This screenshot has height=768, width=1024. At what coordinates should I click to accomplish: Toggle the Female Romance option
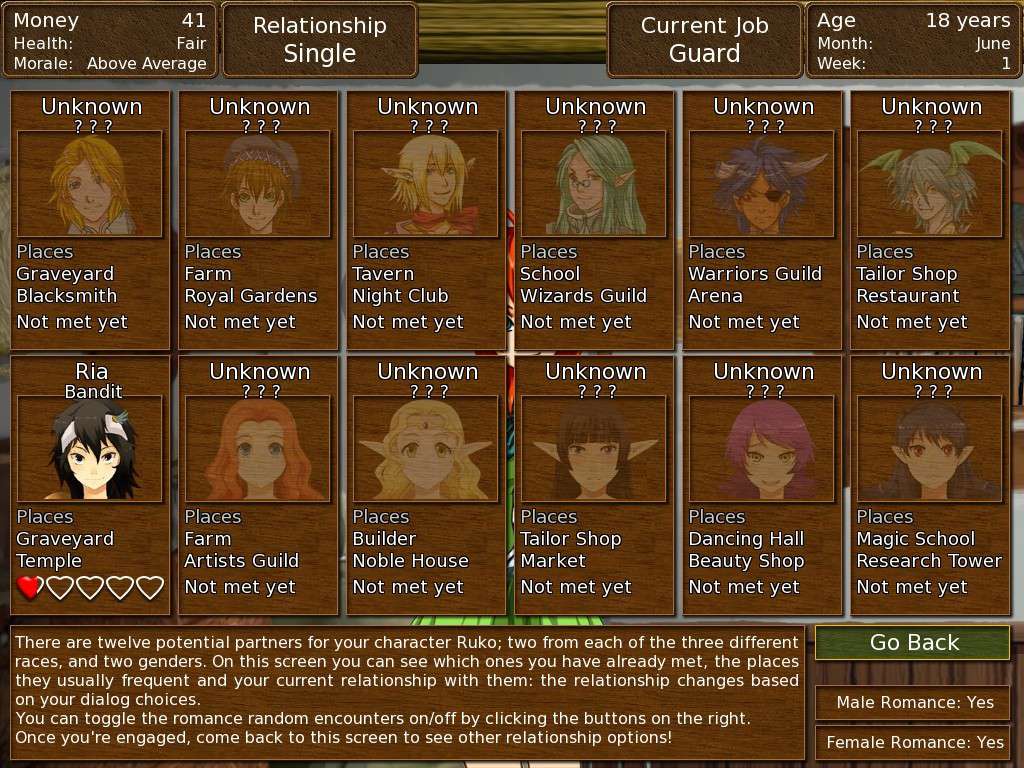pos(913,742)
